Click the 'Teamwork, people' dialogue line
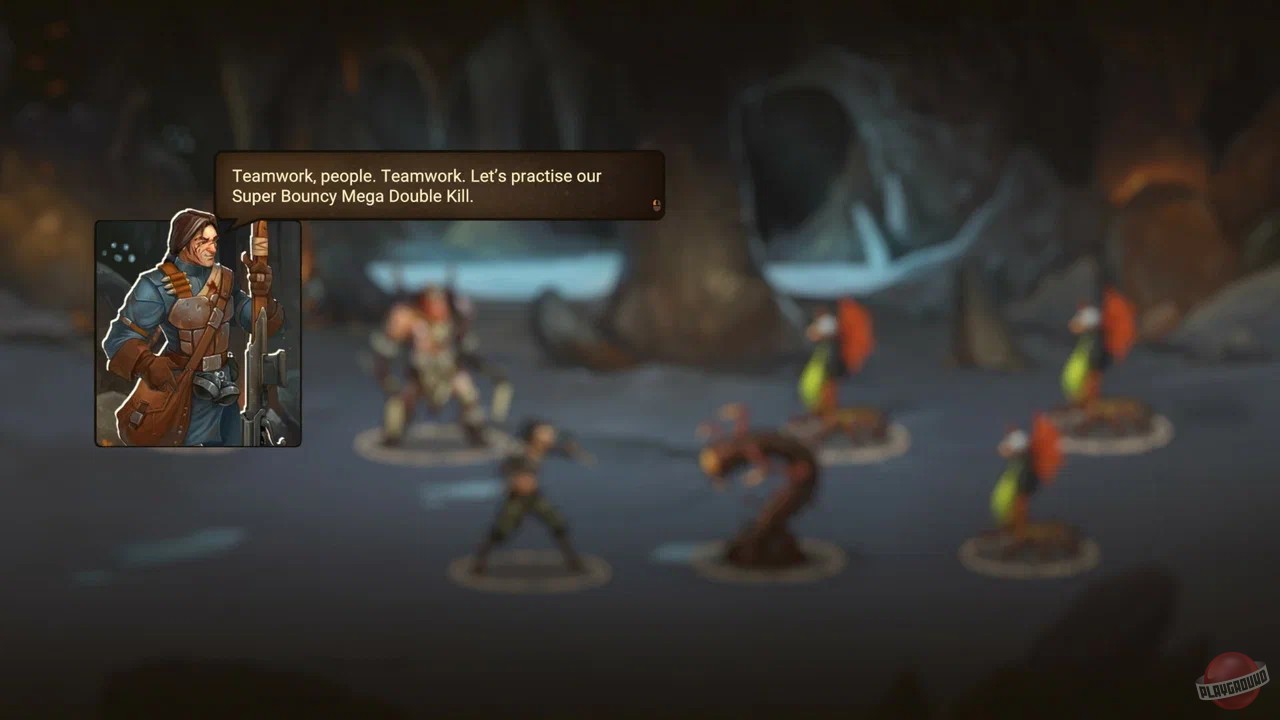This screenshot has width=1280, height=720. point(416,175)
